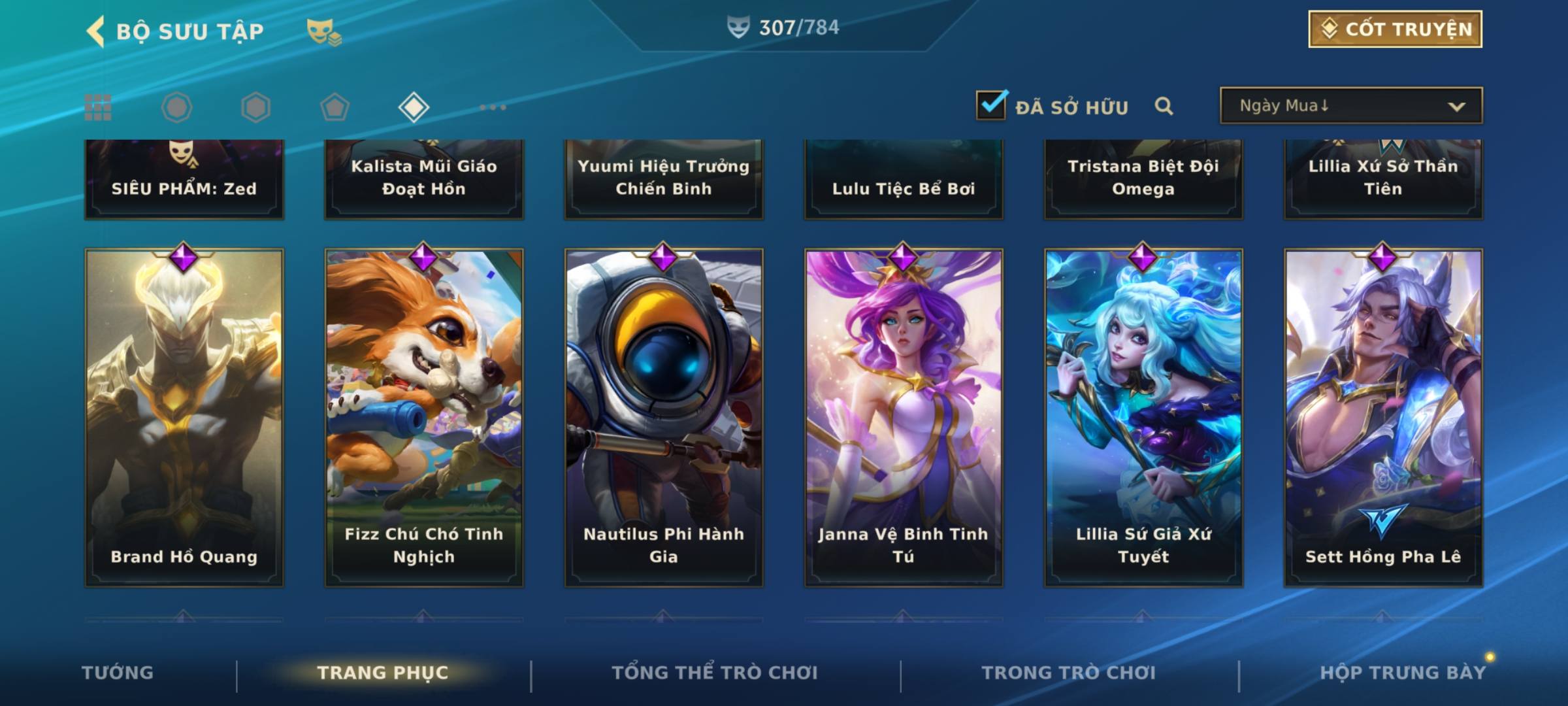The width and height of the screenshot is (1568, 706).
Task: Select Lillia Sứ Giả Xứ Tuyết card
Action: (1143, 417)
